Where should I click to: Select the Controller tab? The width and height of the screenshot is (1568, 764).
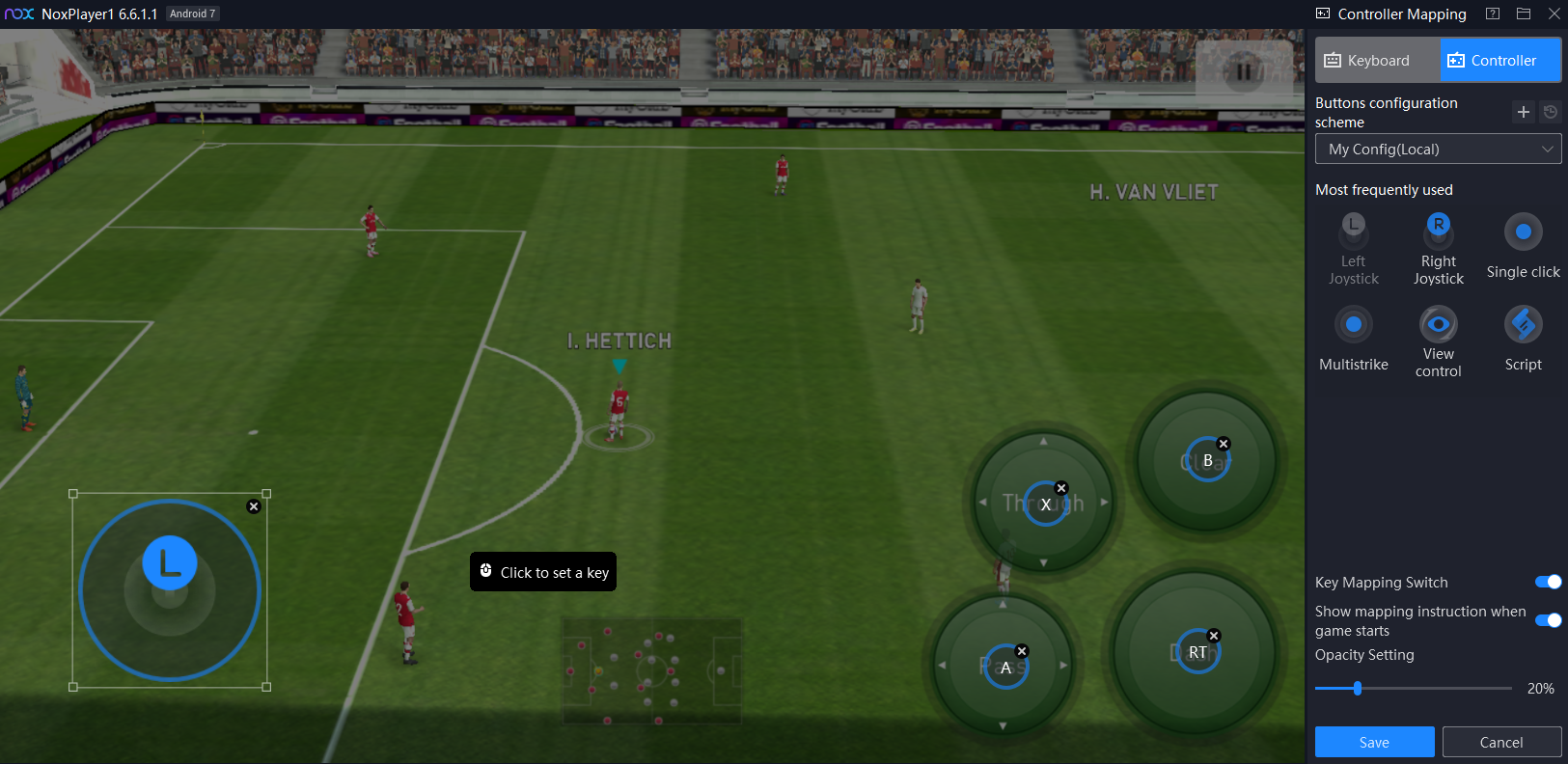click(1500, 61)
